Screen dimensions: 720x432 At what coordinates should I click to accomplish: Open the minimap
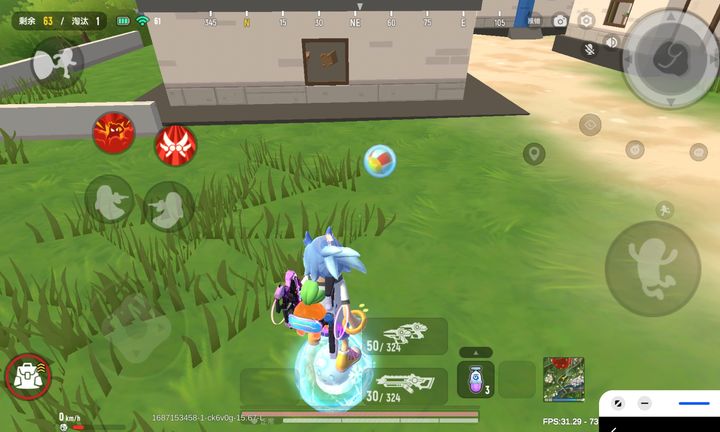pyautogui.click(x=563, y=379)
